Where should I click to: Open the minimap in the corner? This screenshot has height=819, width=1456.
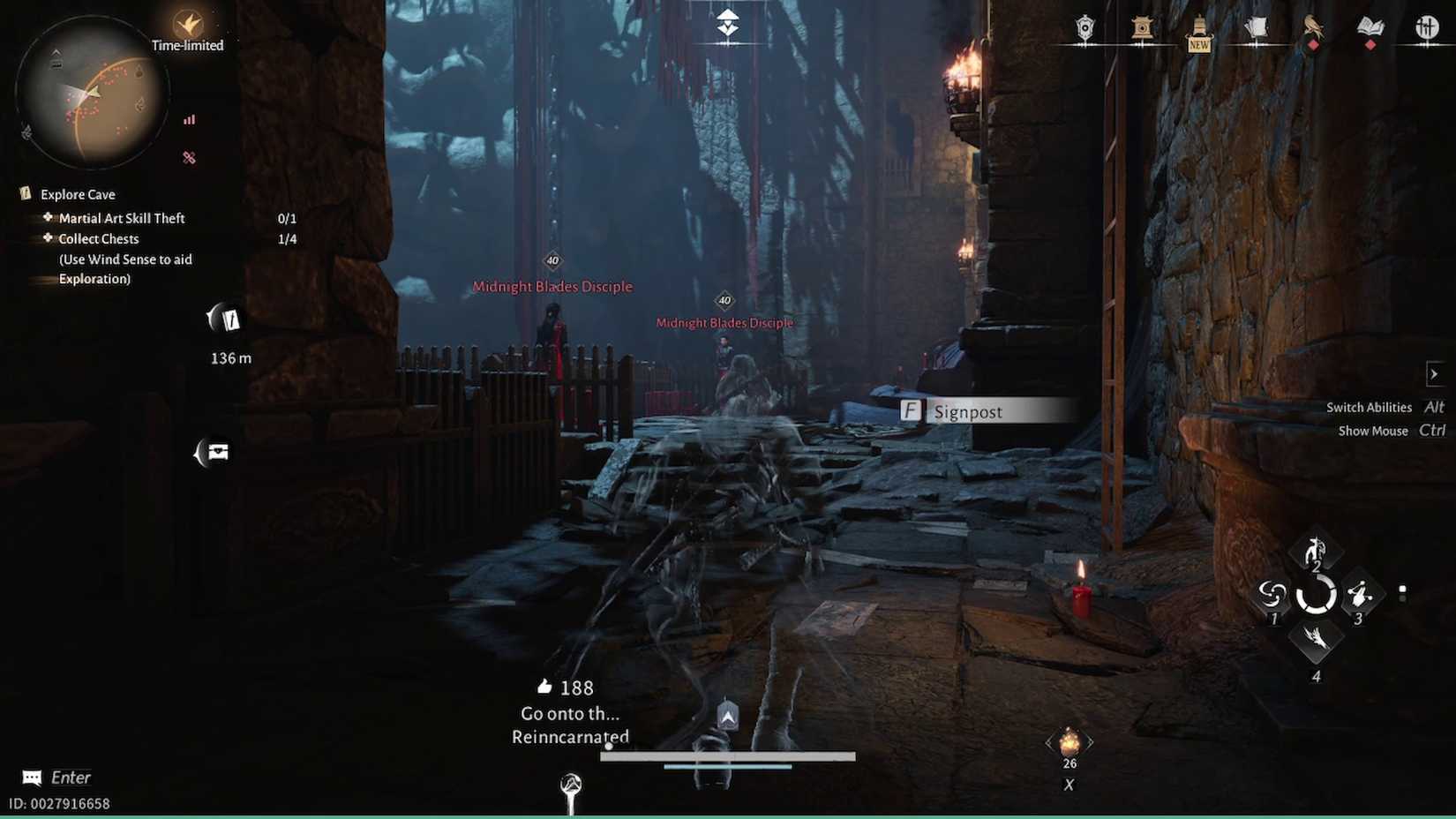[x=93, y=93]
